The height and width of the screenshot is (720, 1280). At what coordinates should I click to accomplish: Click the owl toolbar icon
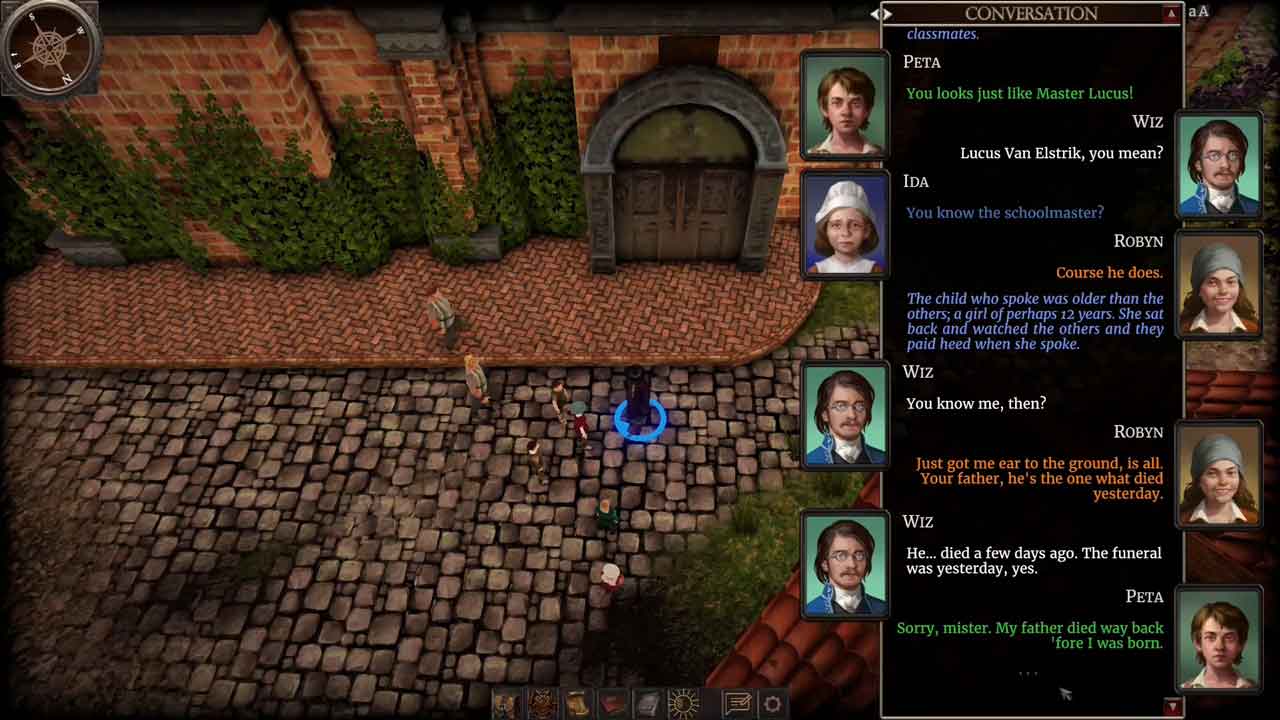[542, 703]
